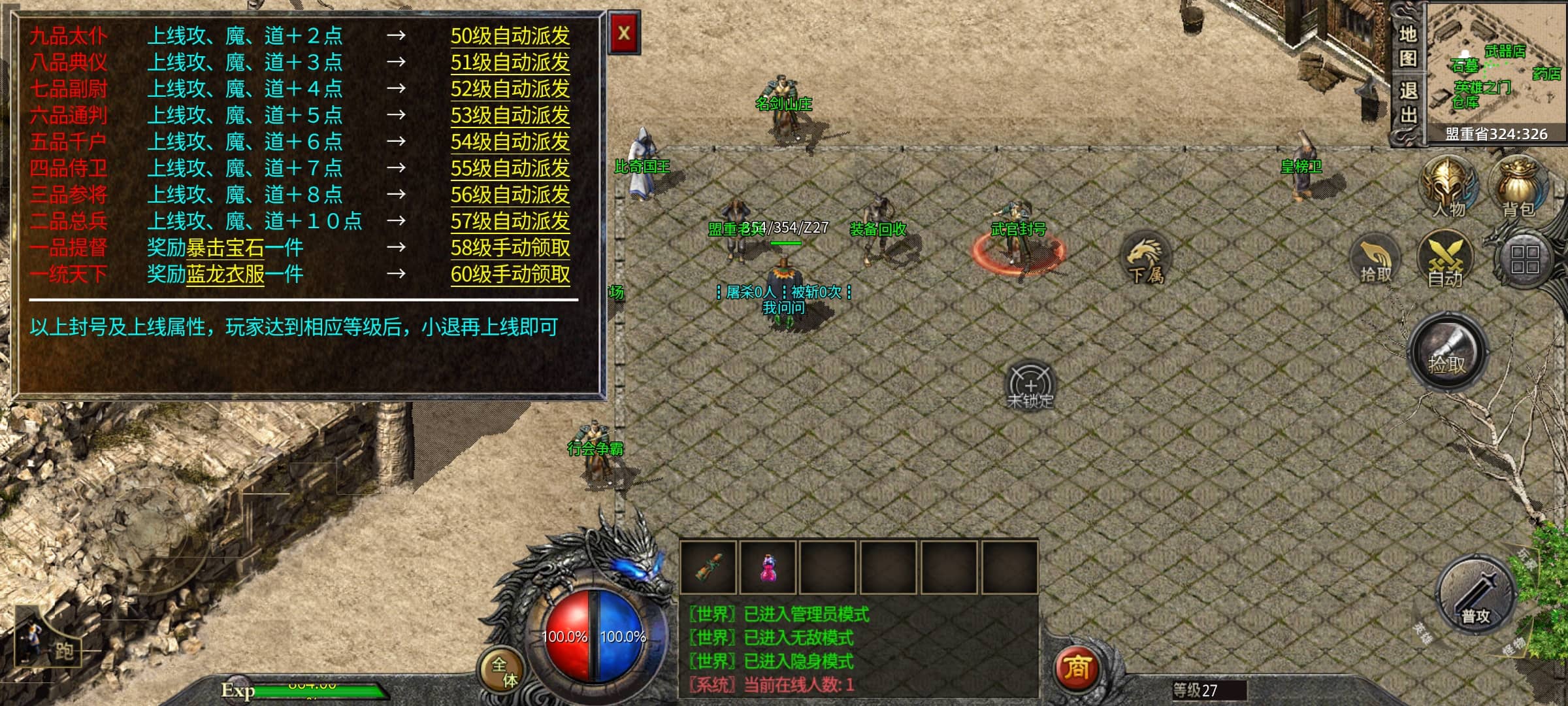The width and height of the screenshot is (1568, 706).
Task: Use the 普攻 basic attack button
Action: pos(1475,596)
